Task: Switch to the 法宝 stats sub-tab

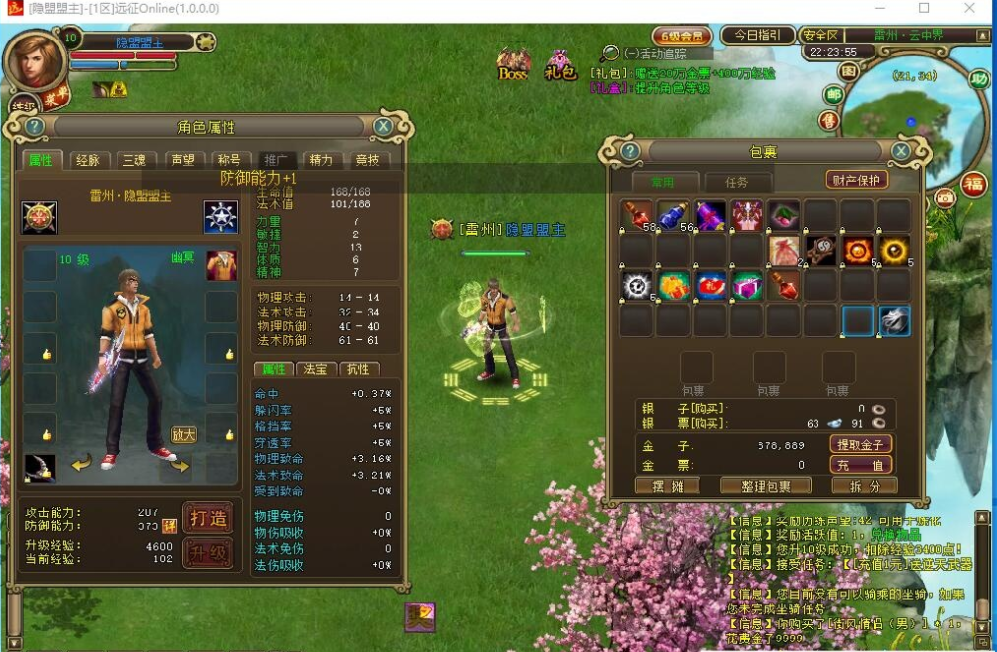Action: click(315, 369)
